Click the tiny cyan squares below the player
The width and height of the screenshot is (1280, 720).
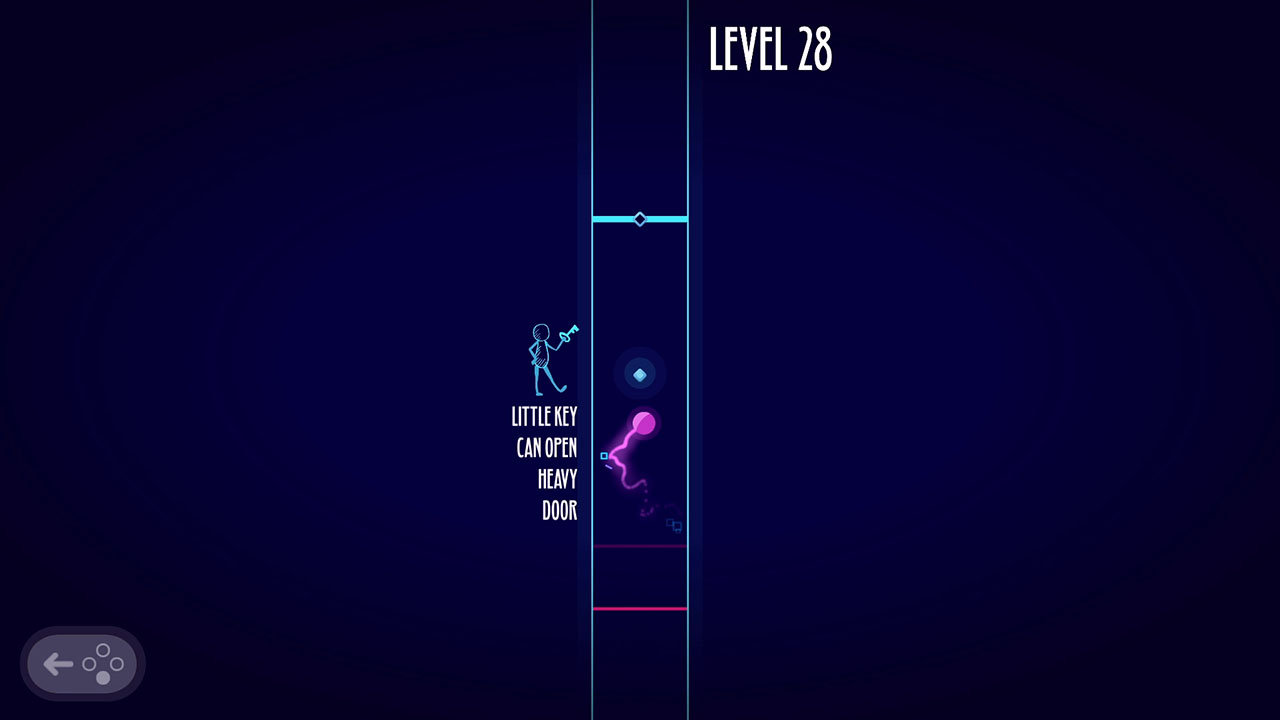pos(672,524)
